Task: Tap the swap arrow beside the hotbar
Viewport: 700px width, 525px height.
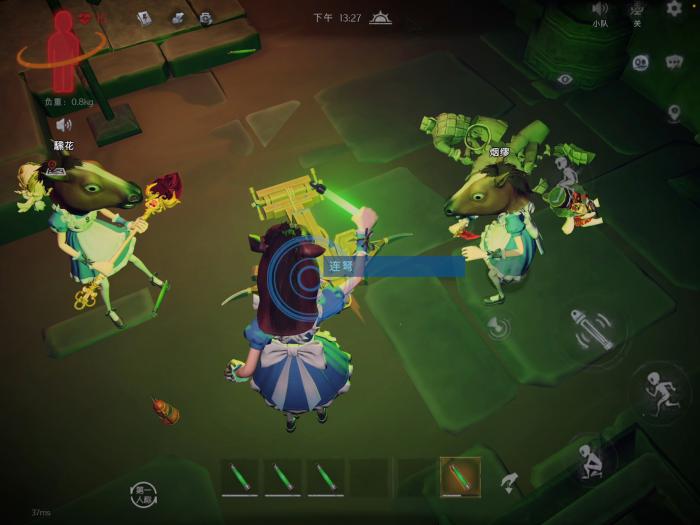Action: [509, 483]
